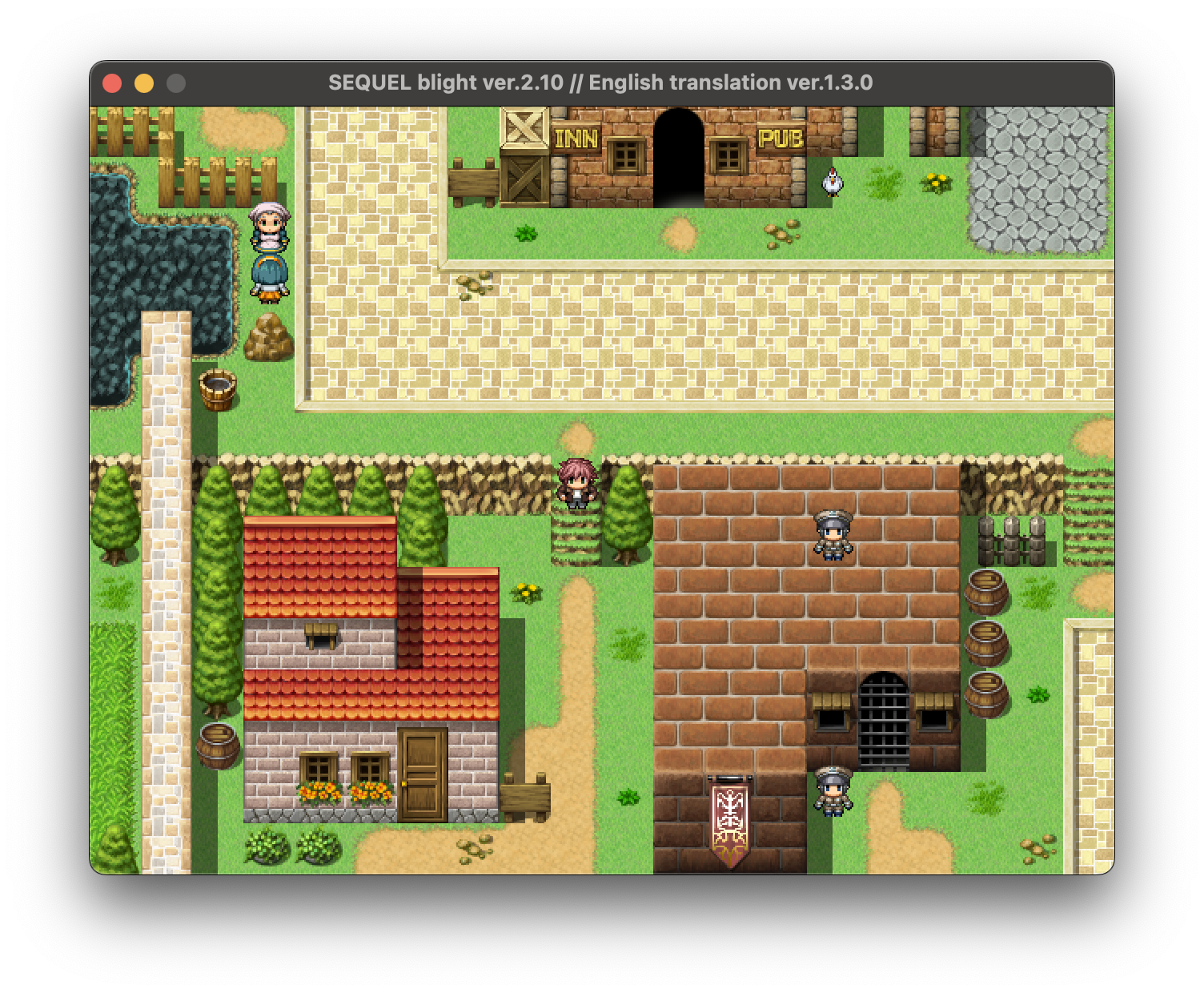This screenshot has width=1204, height=993.
Task: Click the guard atop the brick wall
Action: coord(833,533)
